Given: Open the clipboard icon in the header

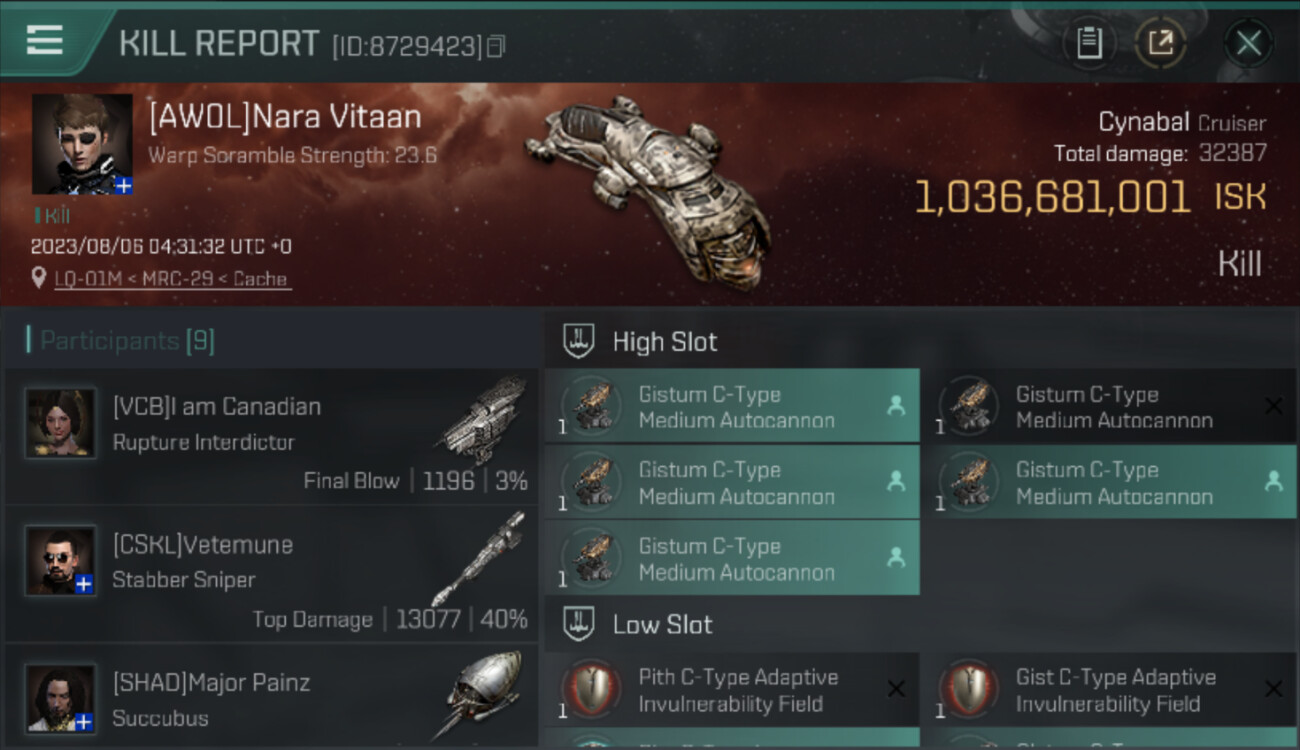Looking at the screenshot, I should pos(1089,43).
